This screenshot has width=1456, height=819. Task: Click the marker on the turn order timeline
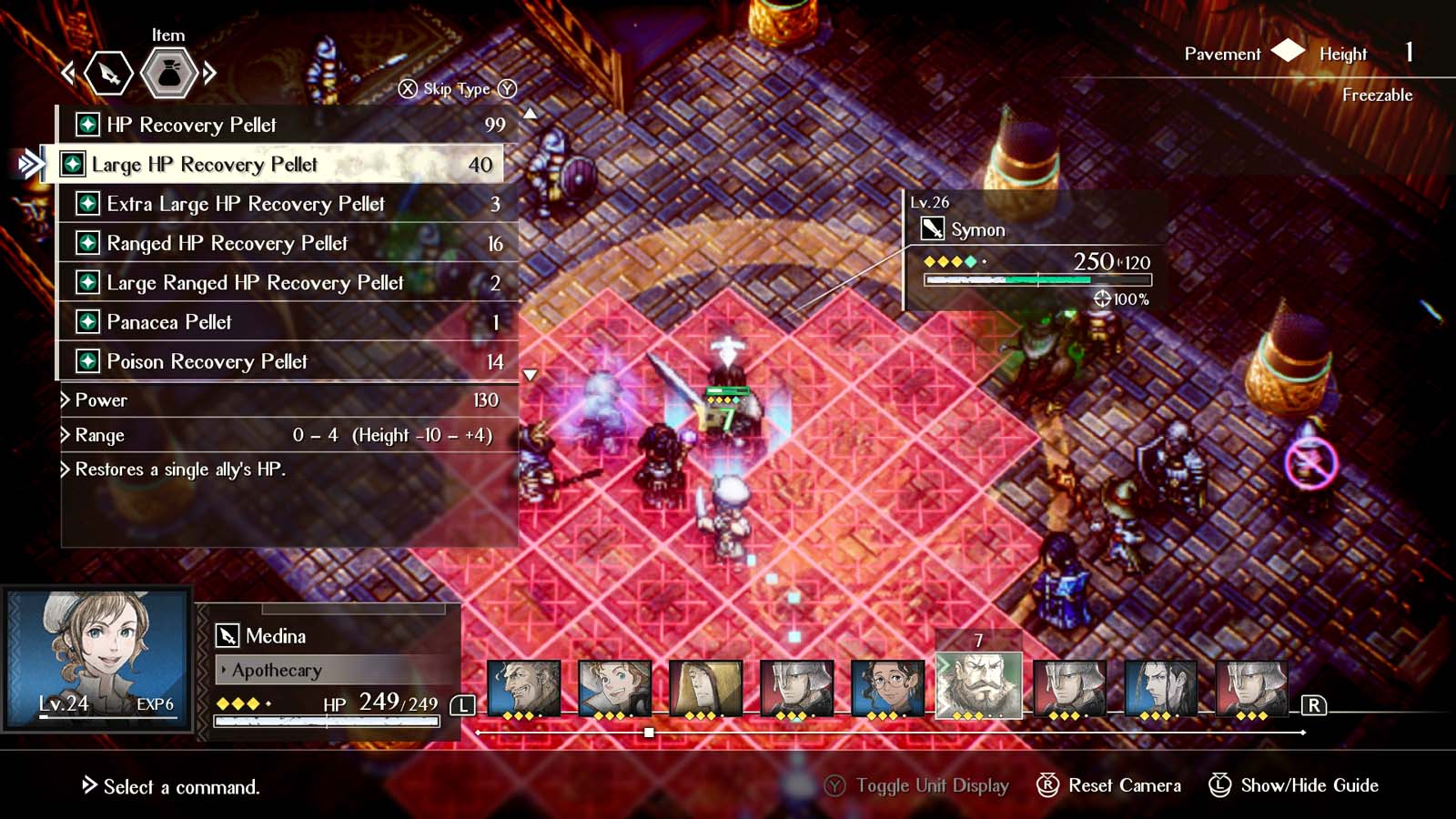648,731
